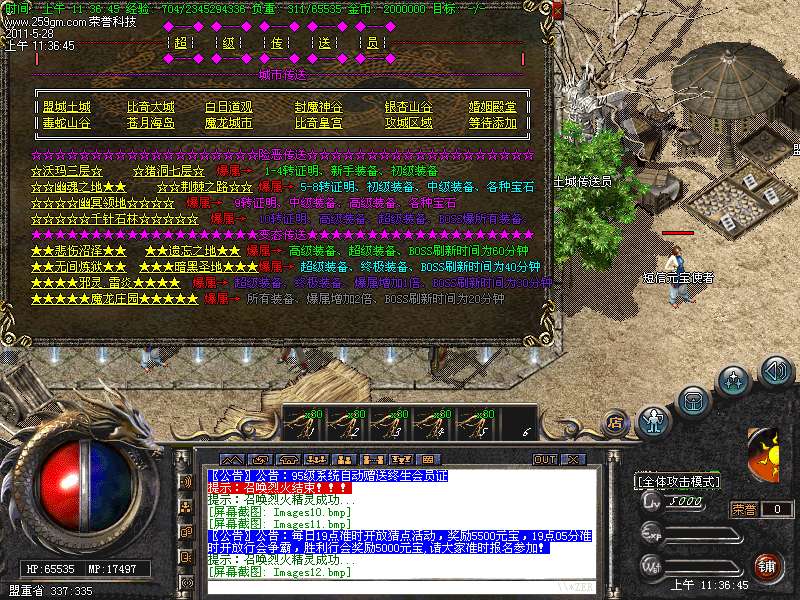Teleport to 银杏山谷
800x600 pixels.
point(408,107)
